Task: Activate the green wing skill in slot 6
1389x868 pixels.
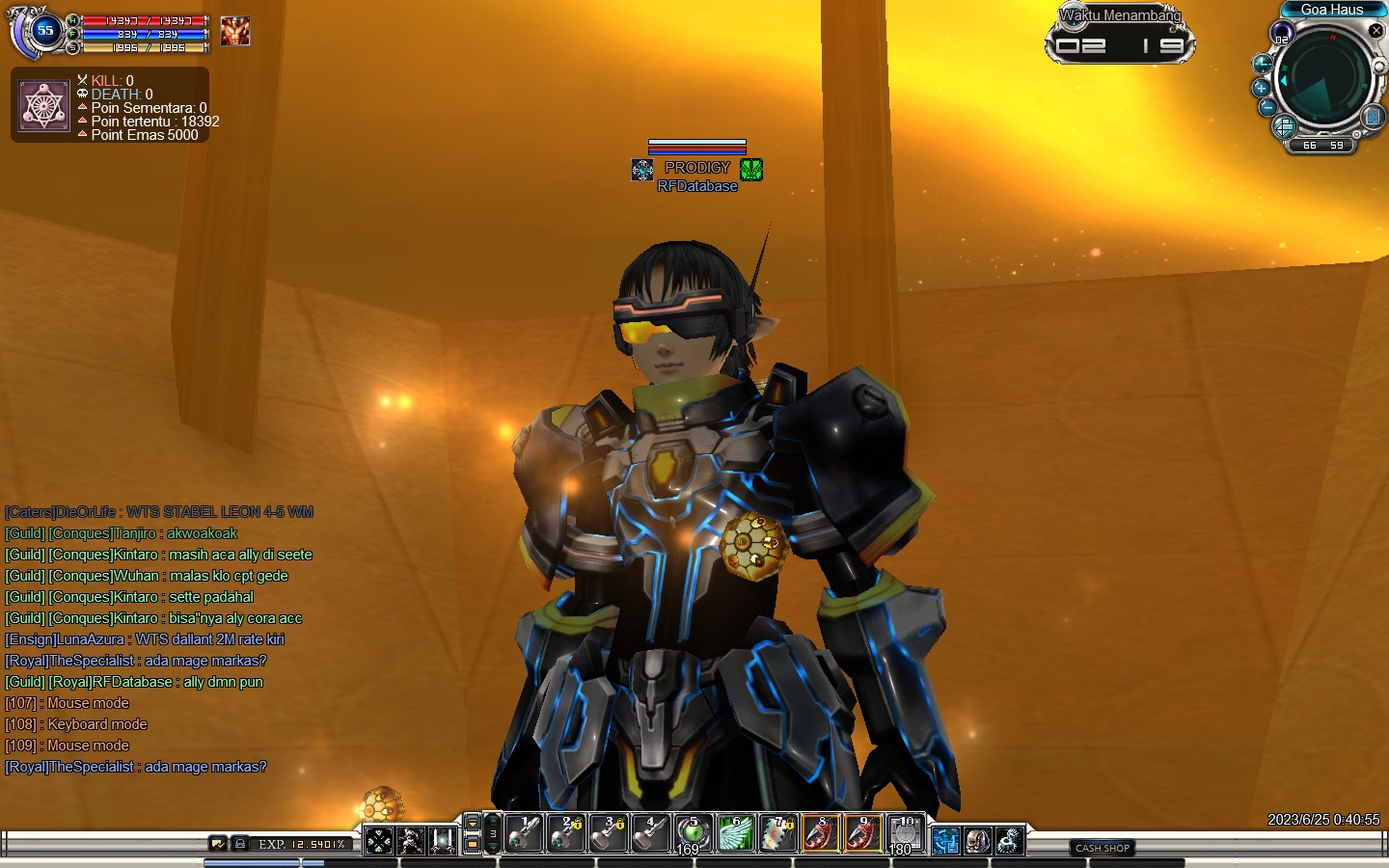Action: pyautogui.click(x=735, y=834)
